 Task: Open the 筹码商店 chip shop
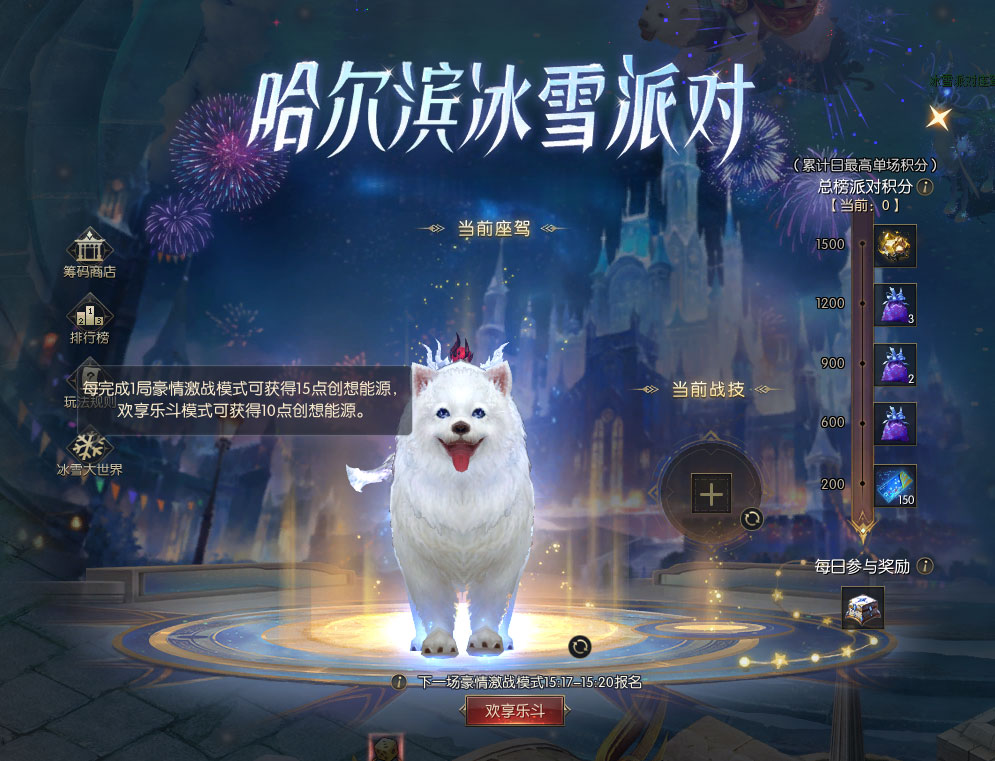[x=89, y=247]
